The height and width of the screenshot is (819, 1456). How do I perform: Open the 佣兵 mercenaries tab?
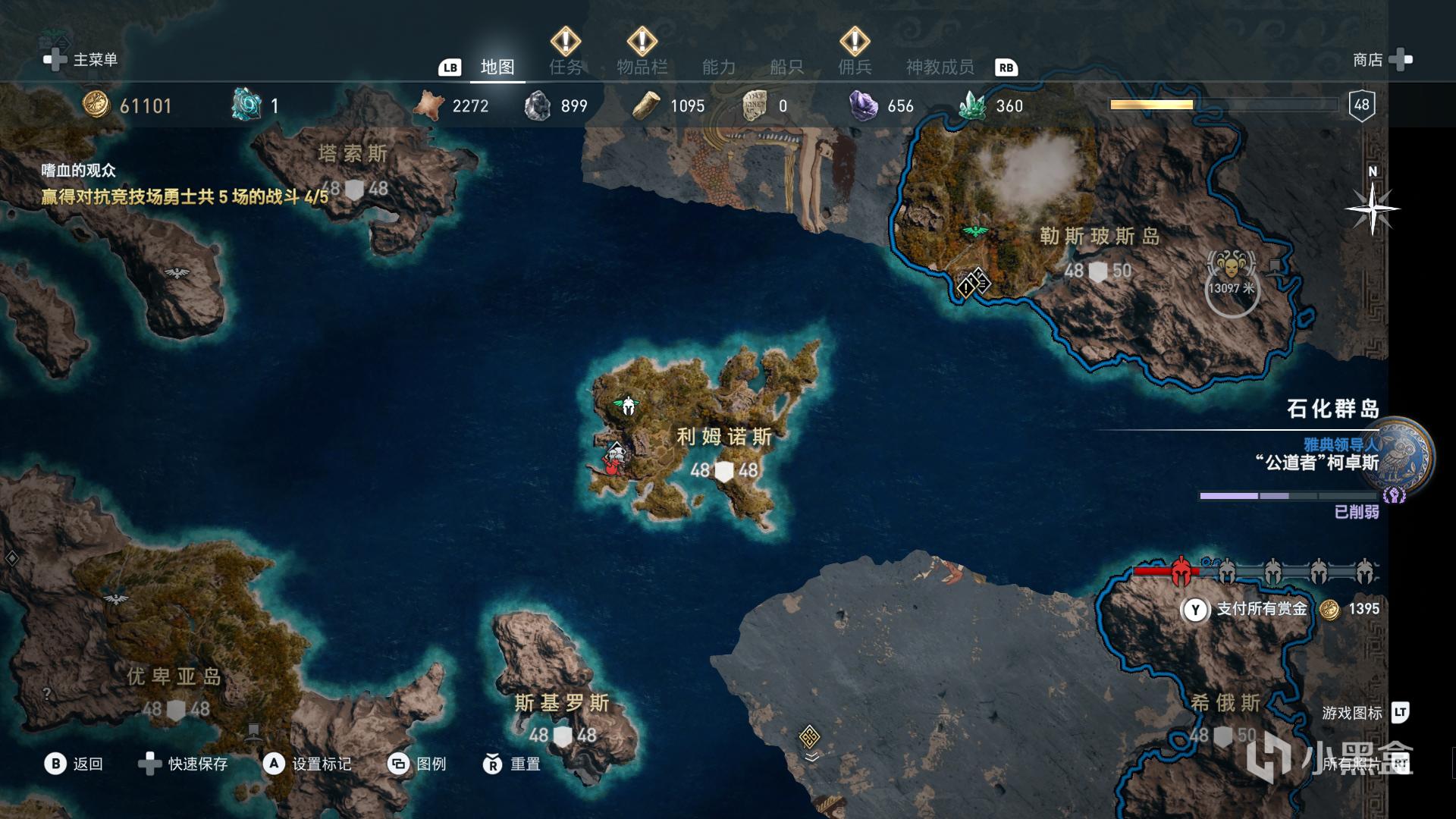855,67
